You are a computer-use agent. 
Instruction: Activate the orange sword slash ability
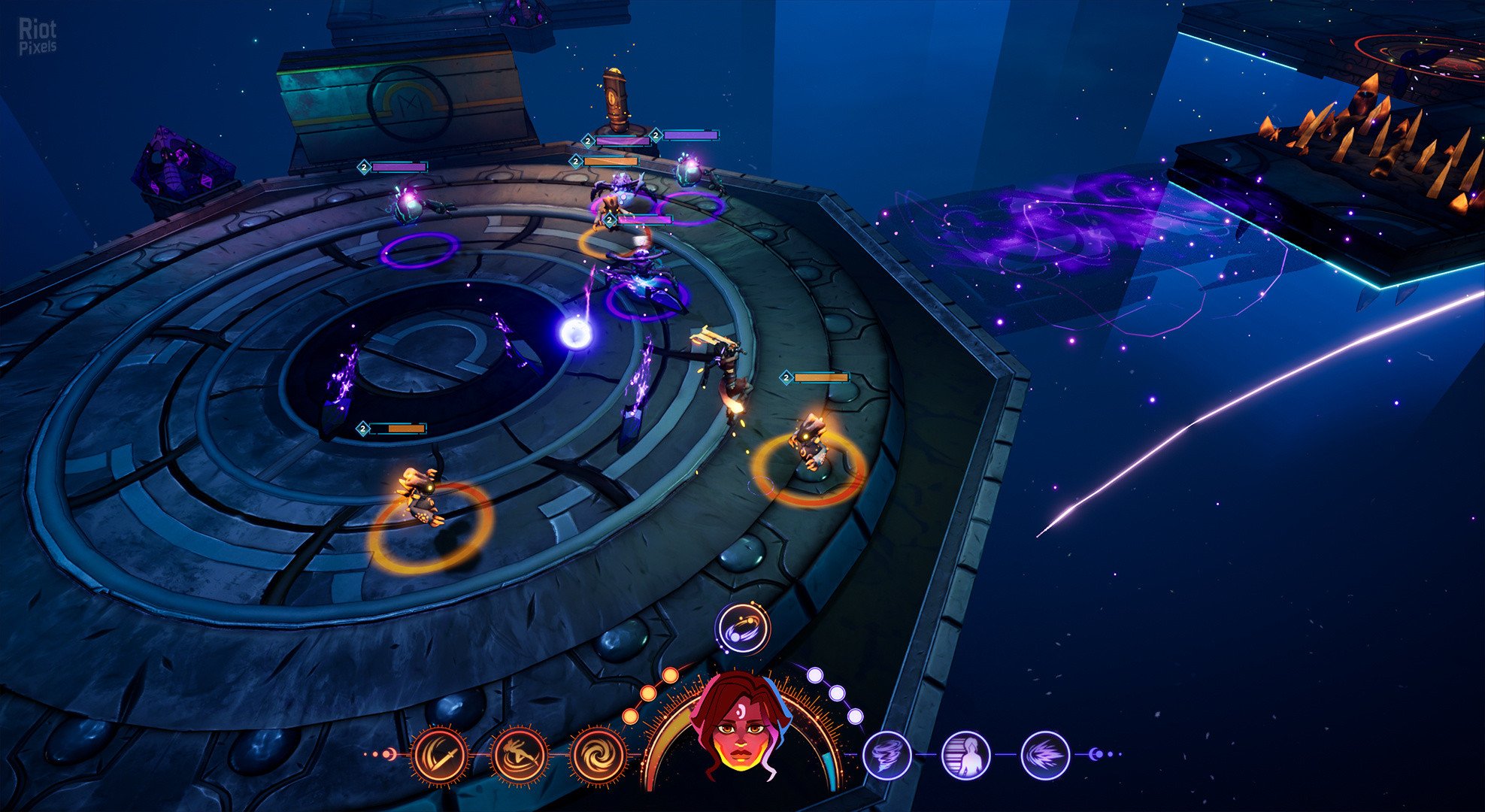tap(440, 754)
